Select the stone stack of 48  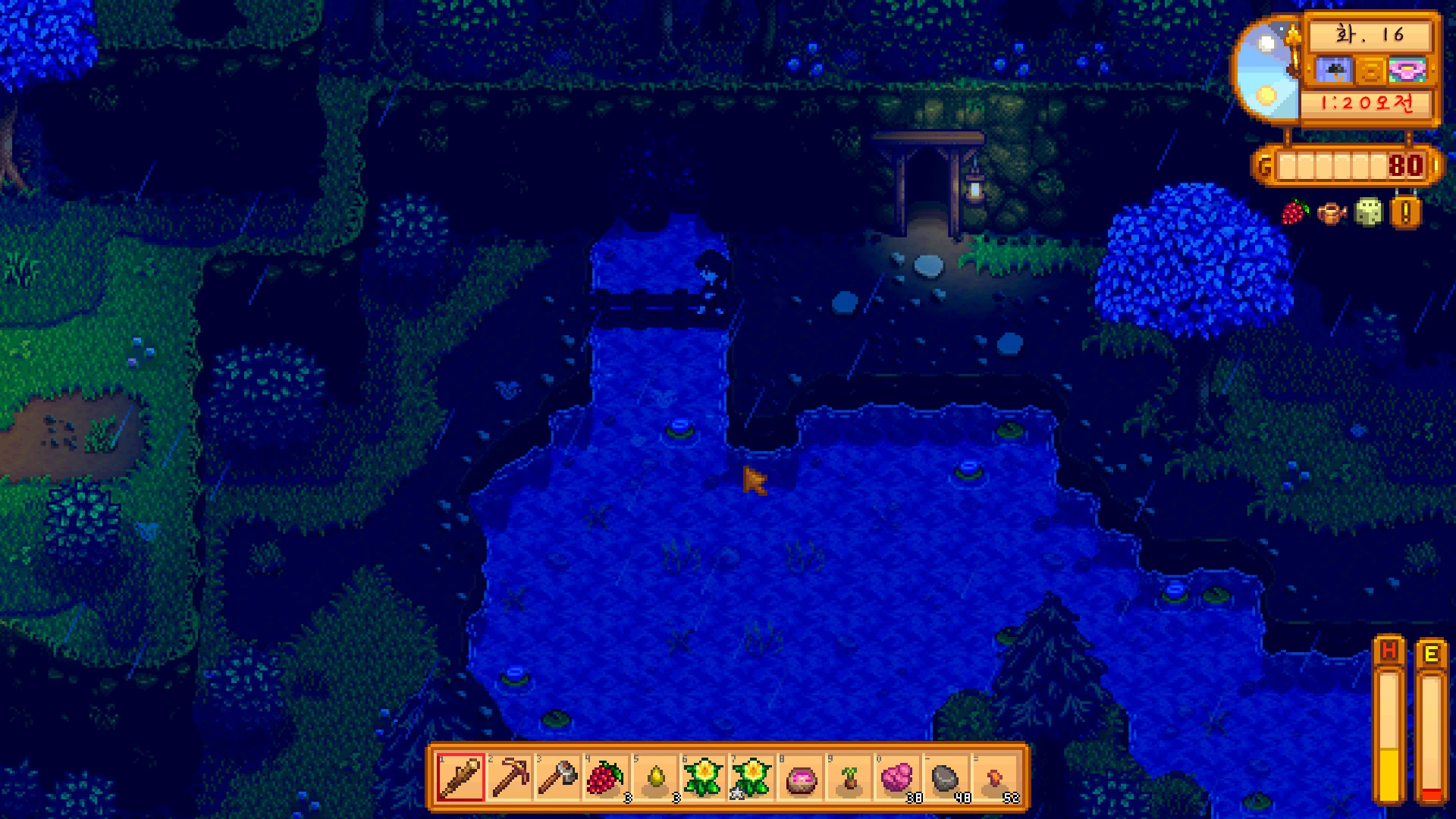[x=946, y=777]
